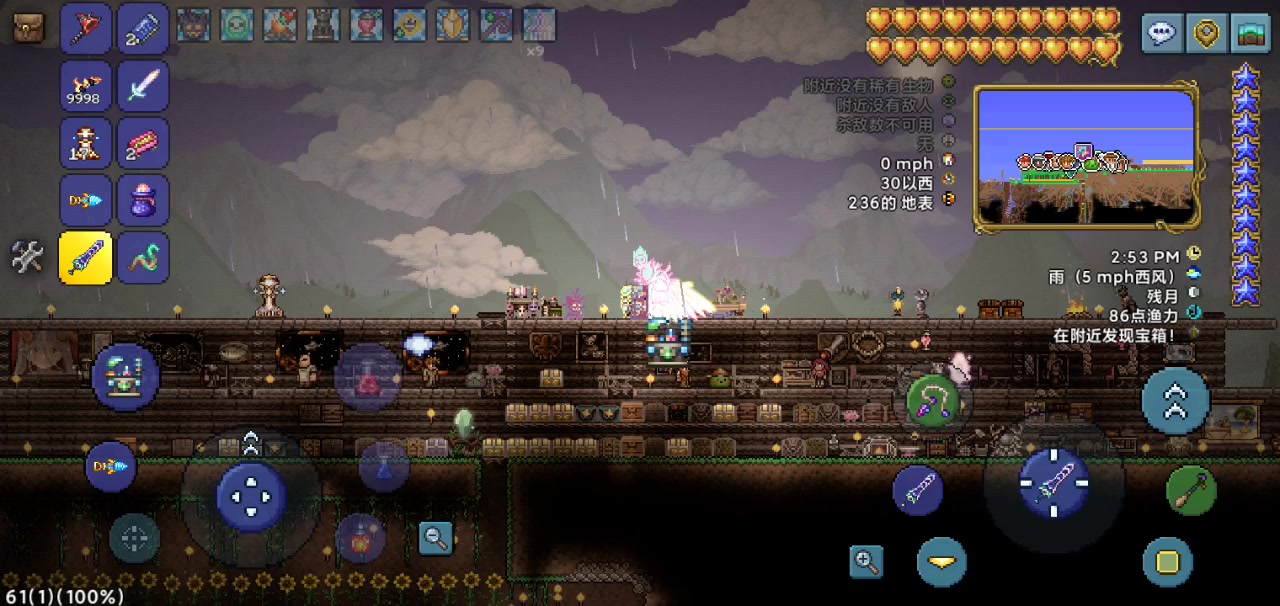Viewport: 1280px width, 606px height.
Task: Tap the yellow square button
Action: (x=1167, y=561)
